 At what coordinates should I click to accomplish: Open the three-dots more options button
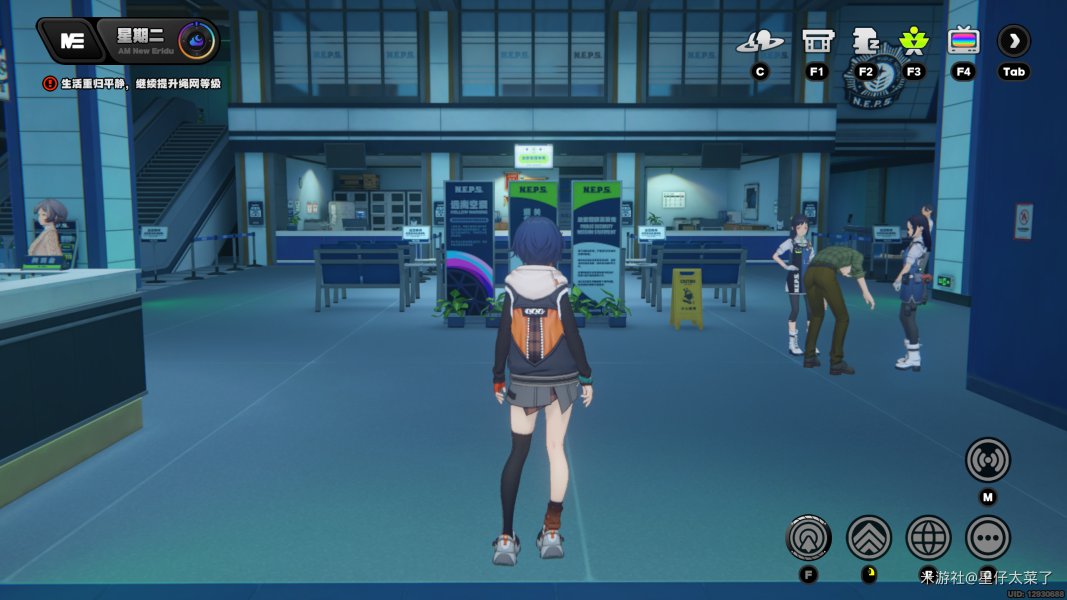(x=987, y=538)
